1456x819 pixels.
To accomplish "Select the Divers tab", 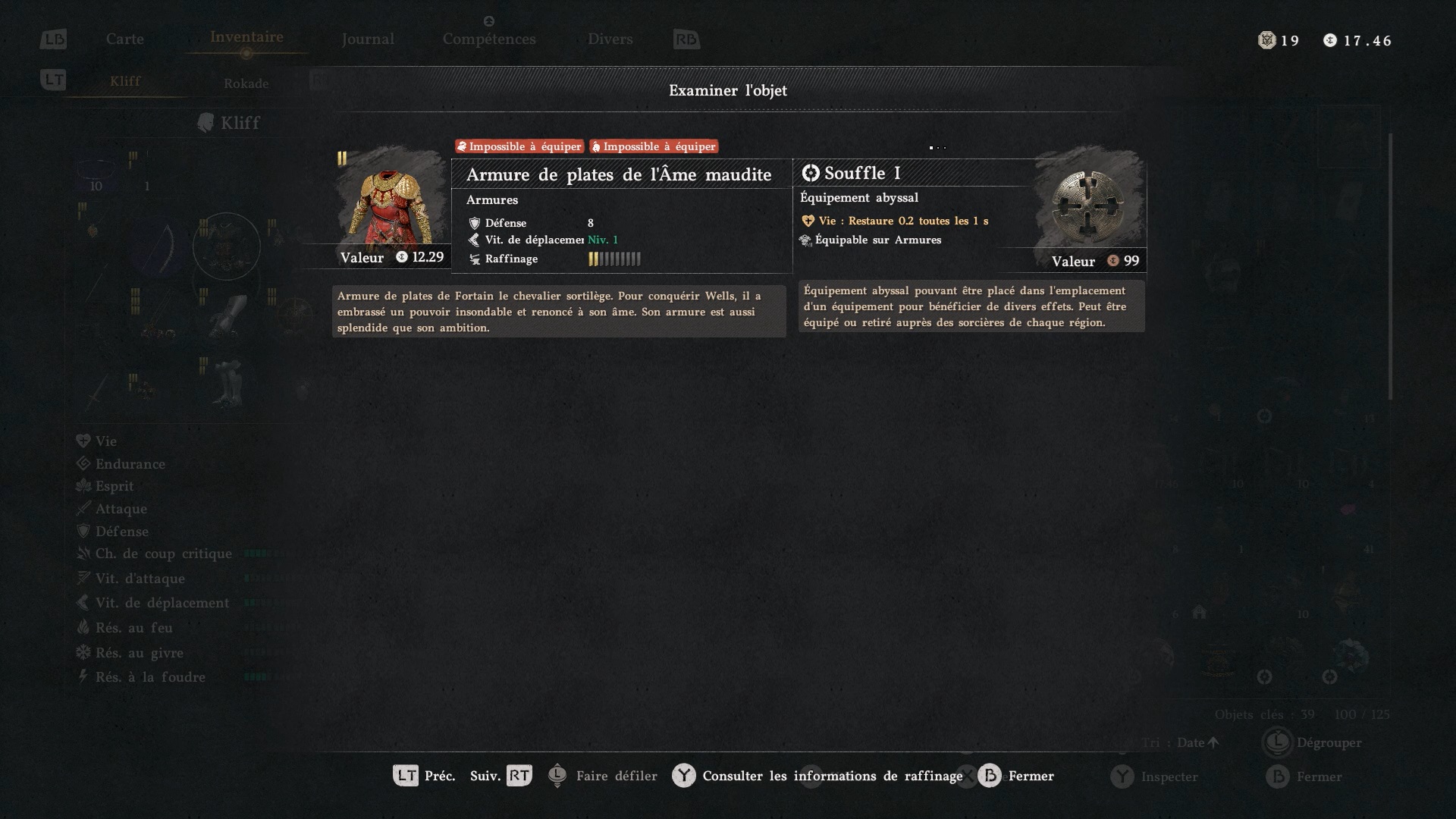I will tap(610, 39).
